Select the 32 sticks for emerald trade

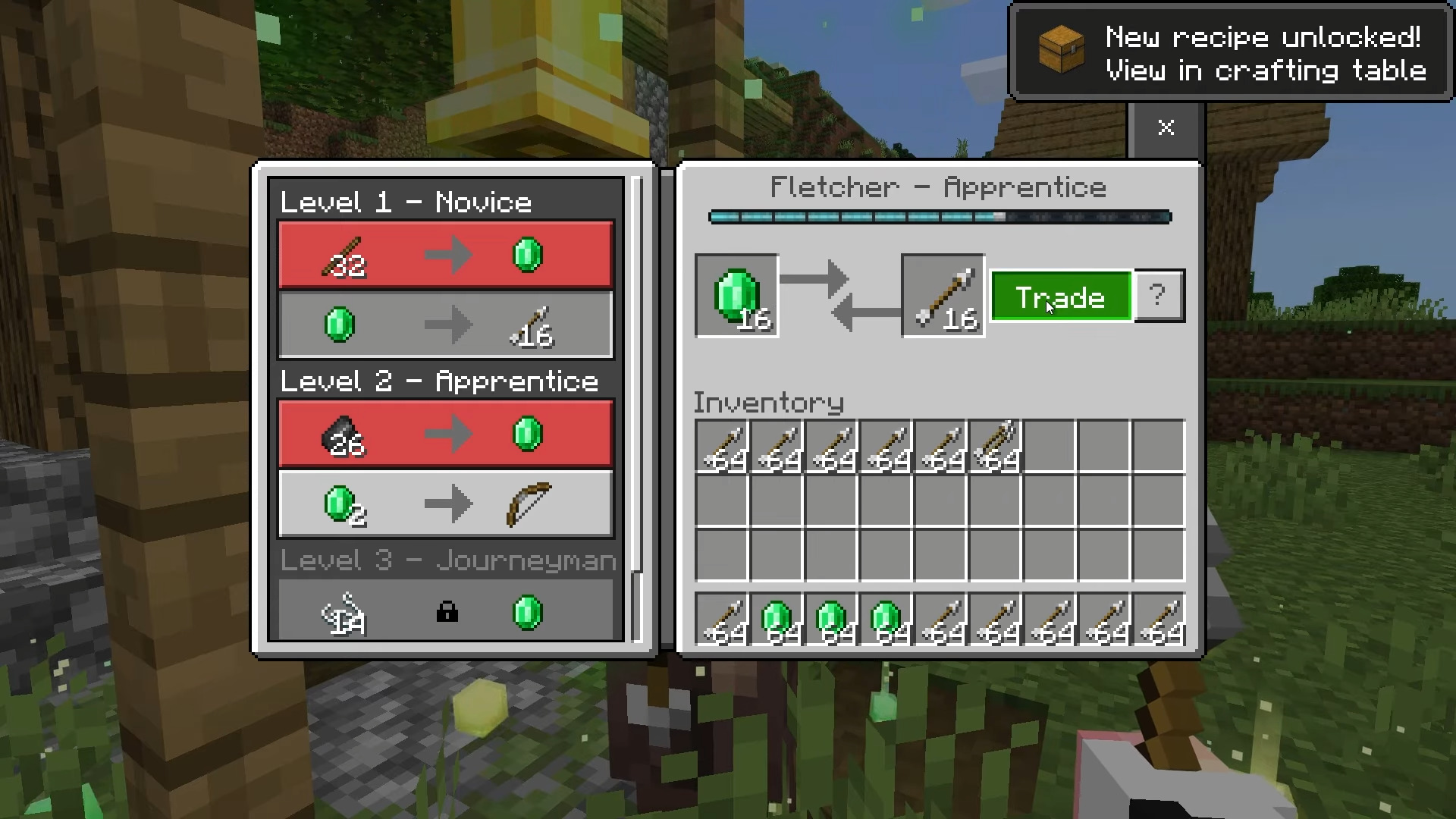coord(445,255)
